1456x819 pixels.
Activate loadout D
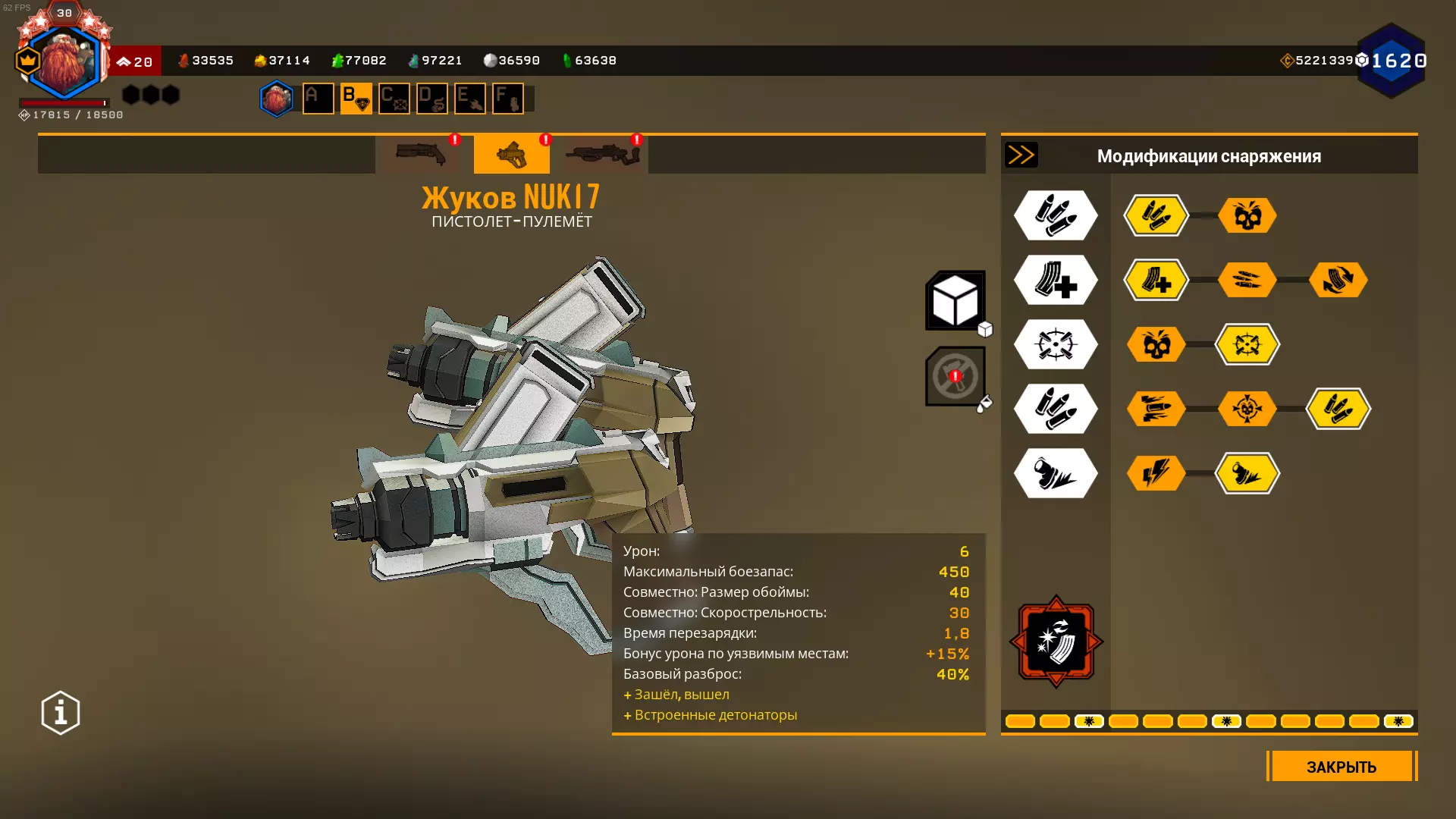(431, 99)
